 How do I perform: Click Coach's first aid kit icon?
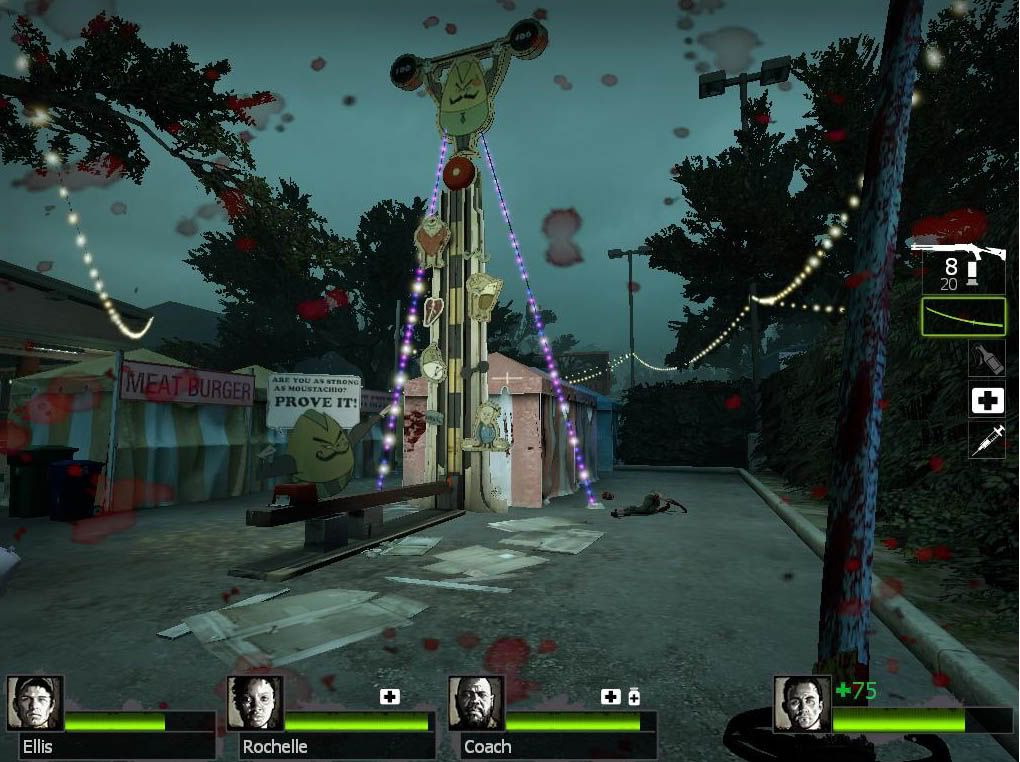(x=610, y=696)
